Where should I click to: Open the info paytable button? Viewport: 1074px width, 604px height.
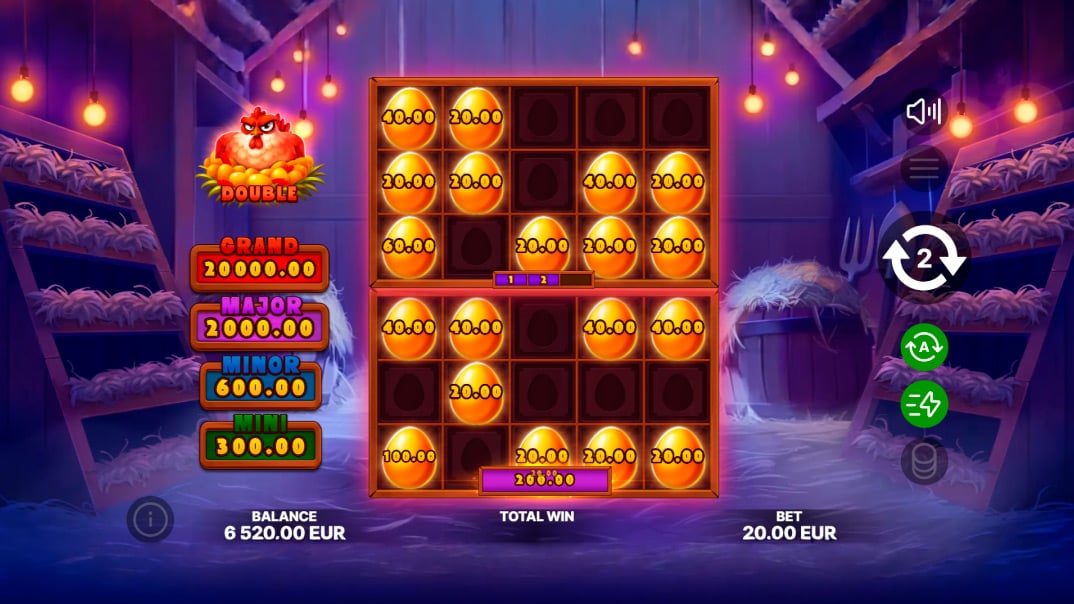[x=150, y=519]
